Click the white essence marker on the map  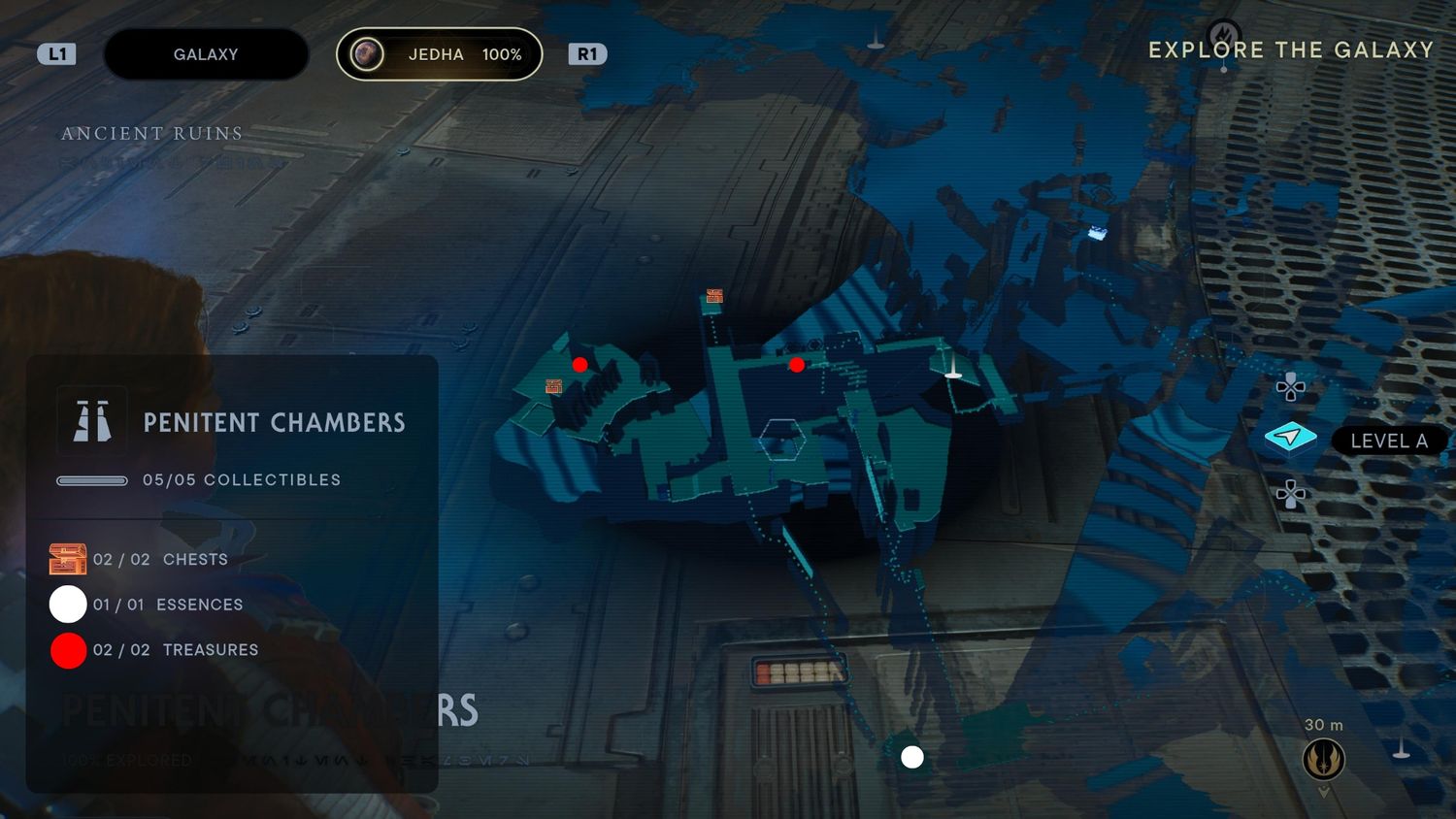point(912,757)
